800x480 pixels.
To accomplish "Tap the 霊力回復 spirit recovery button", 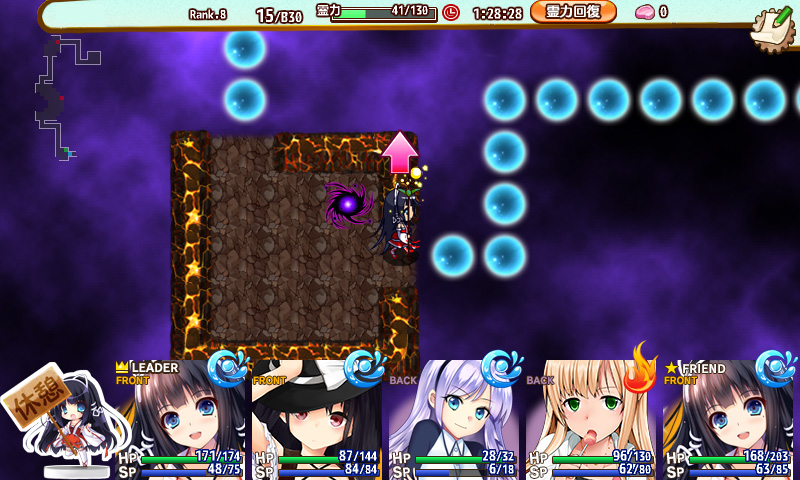I will pyautogui.click(x=573, y=12).
